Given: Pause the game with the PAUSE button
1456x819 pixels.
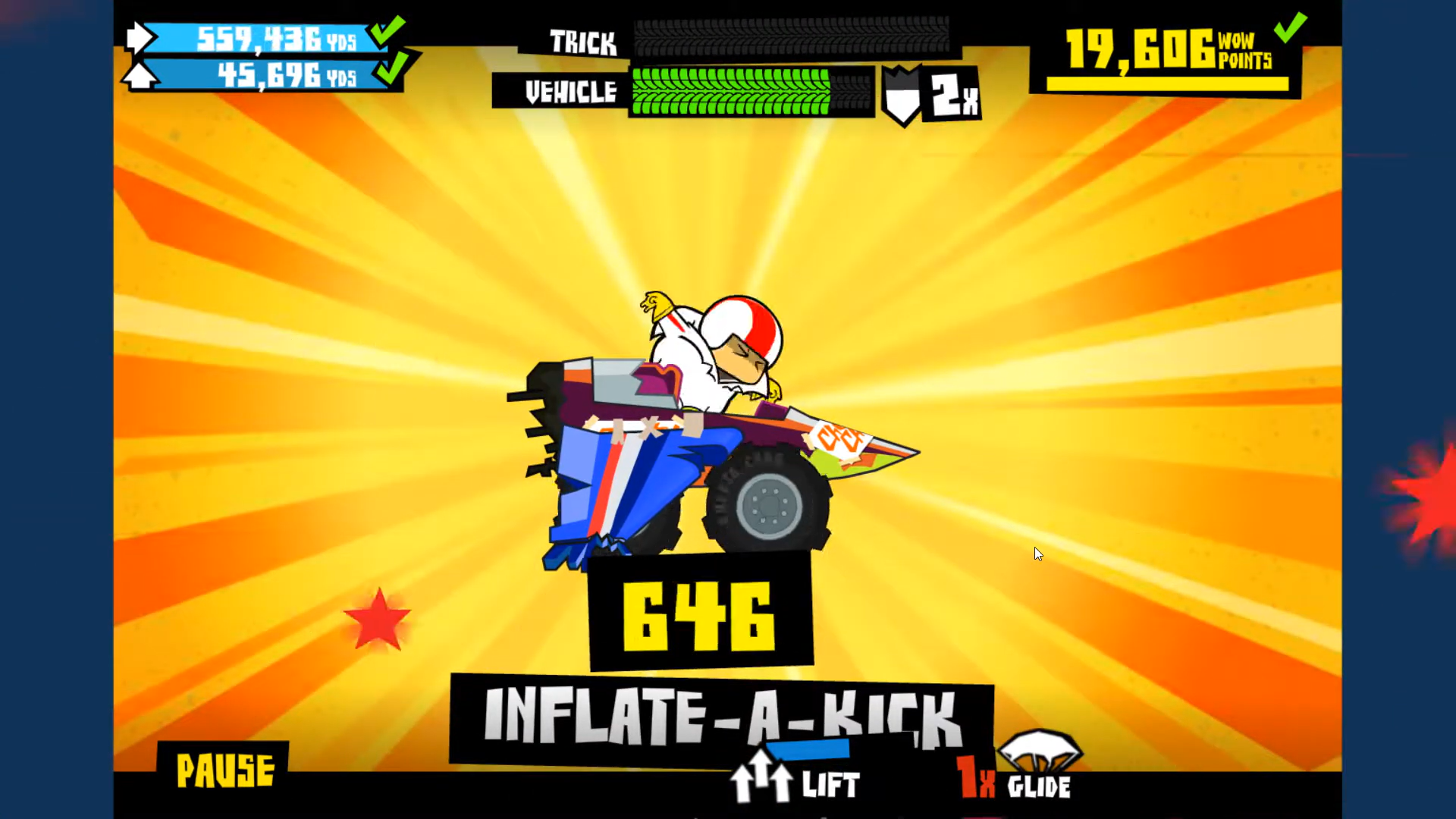Looking at the screenshot, I should coord(224,770).
